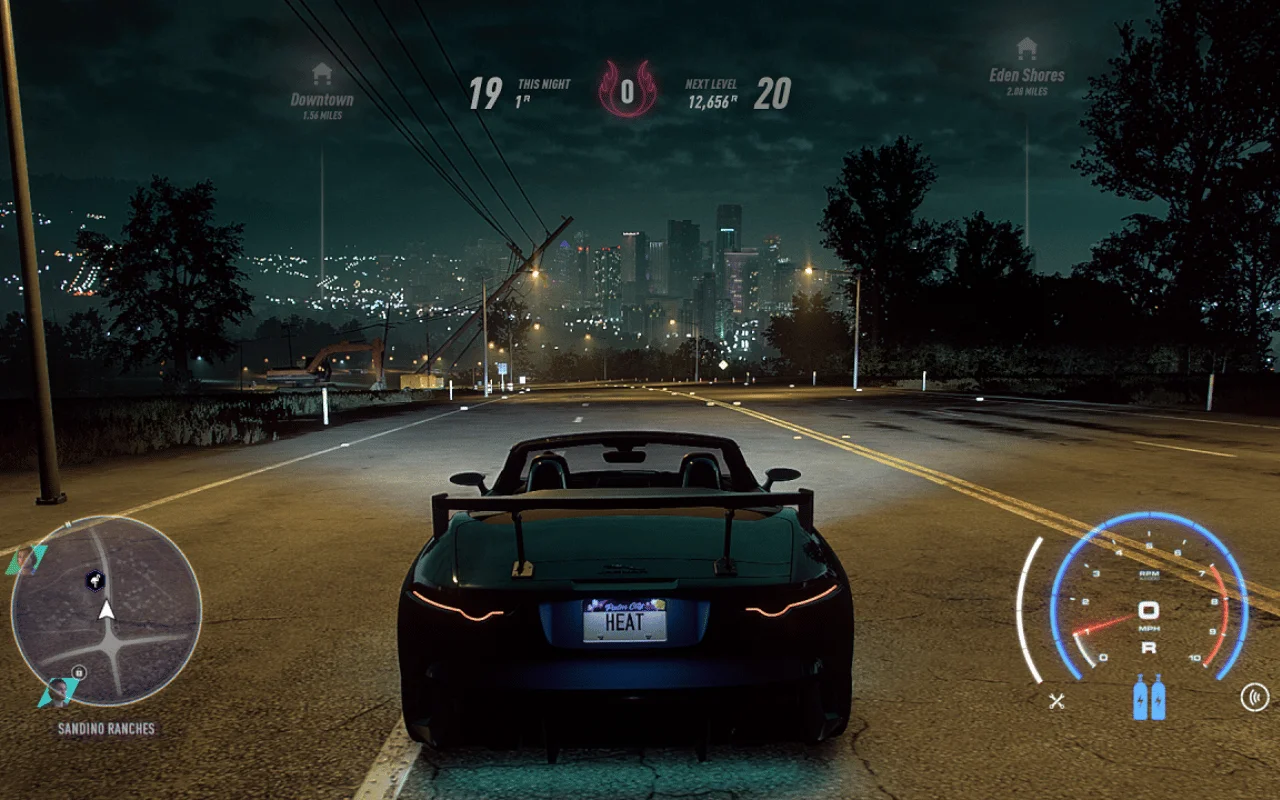Select the player portrait at the minimap's top-left edge
This screenshot has width=1280, height=800.
click(x=26, y=560)
